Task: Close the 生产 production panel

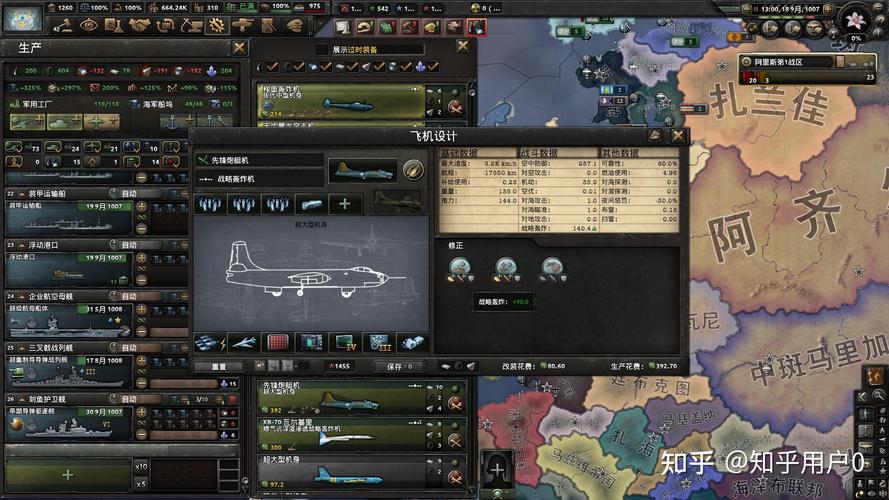Action: pyautogui.click(x=239, y=47)
